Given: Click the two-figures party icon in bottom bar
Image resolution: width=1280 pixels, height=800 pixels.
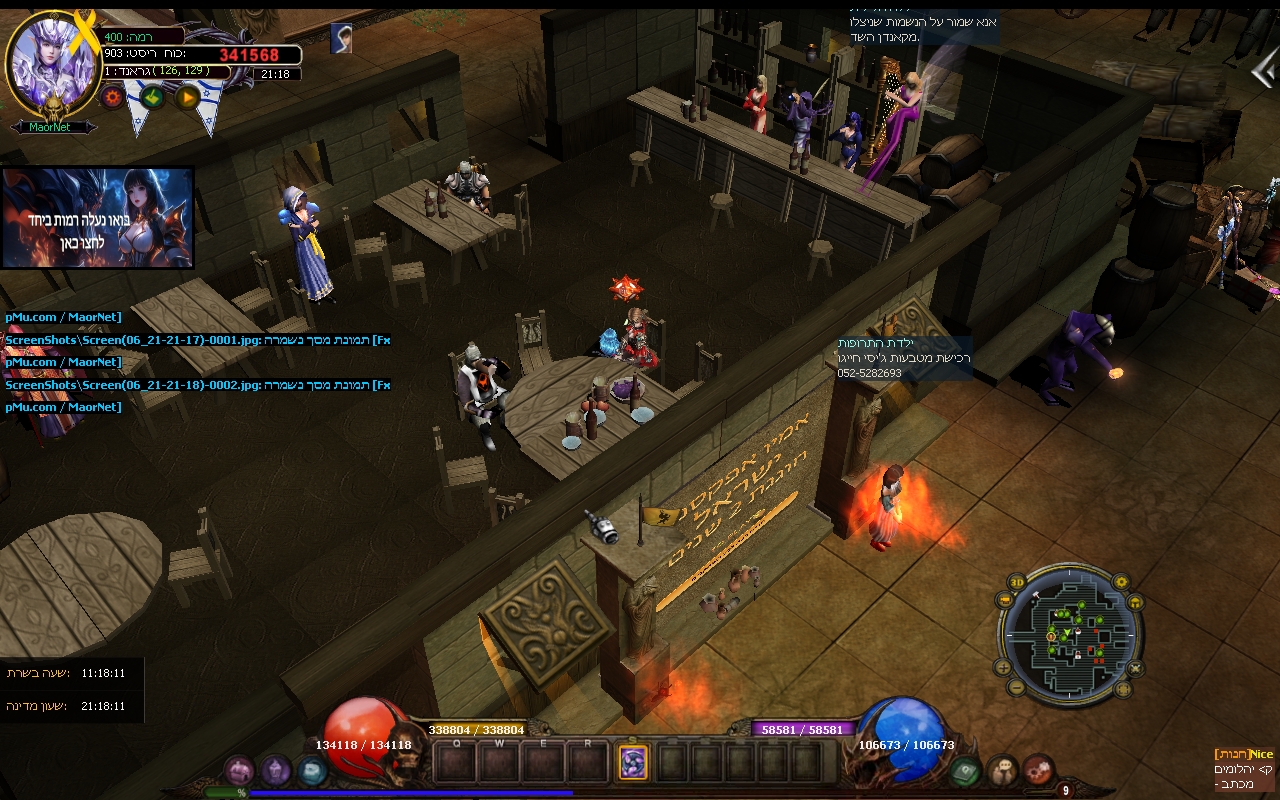Looking at the screenshot, I should pyautogui.click(x=1002, y=770).
